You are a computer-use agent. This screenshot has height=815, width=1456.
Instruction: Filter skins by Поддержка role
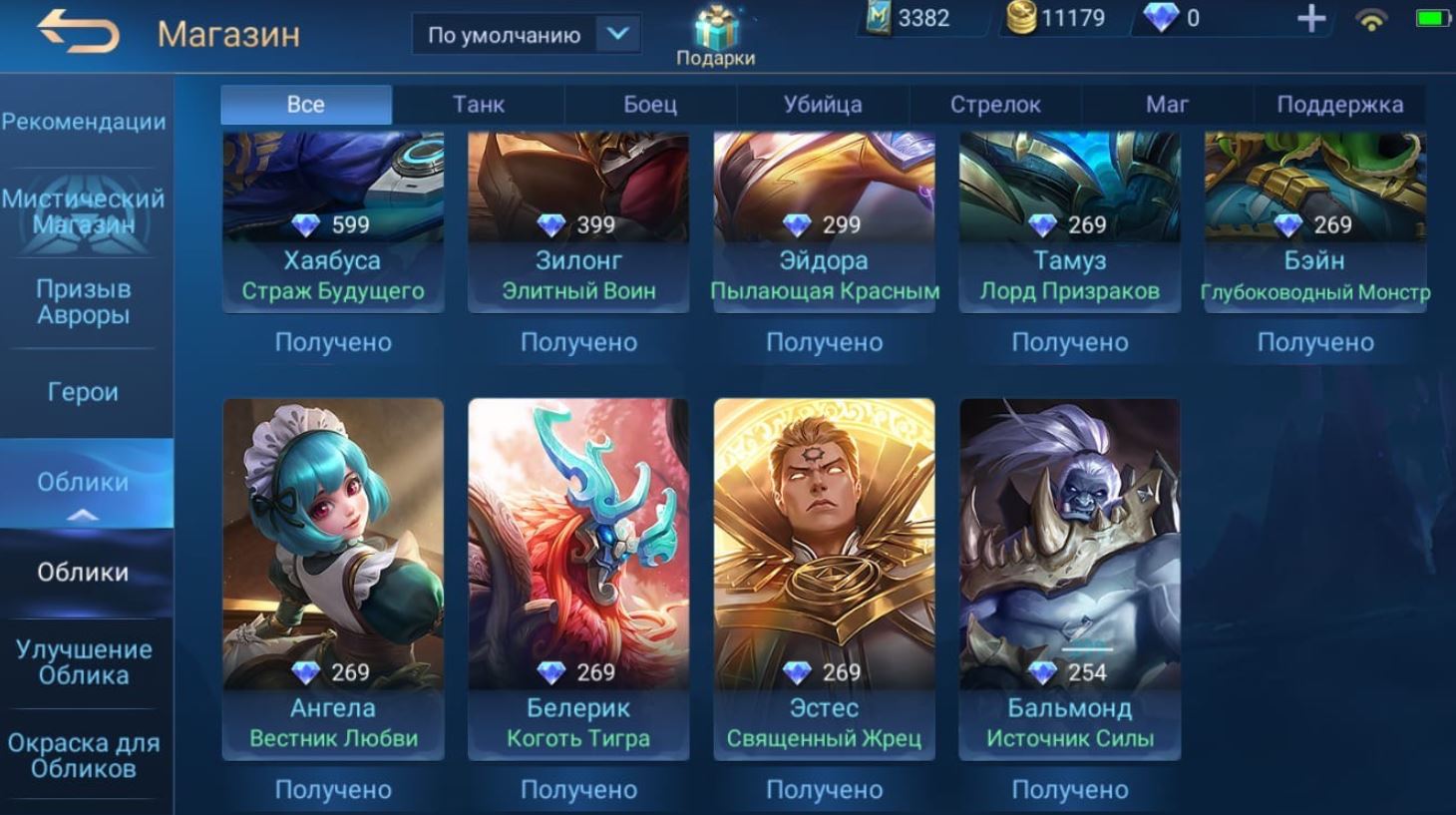click(1339, 105)
